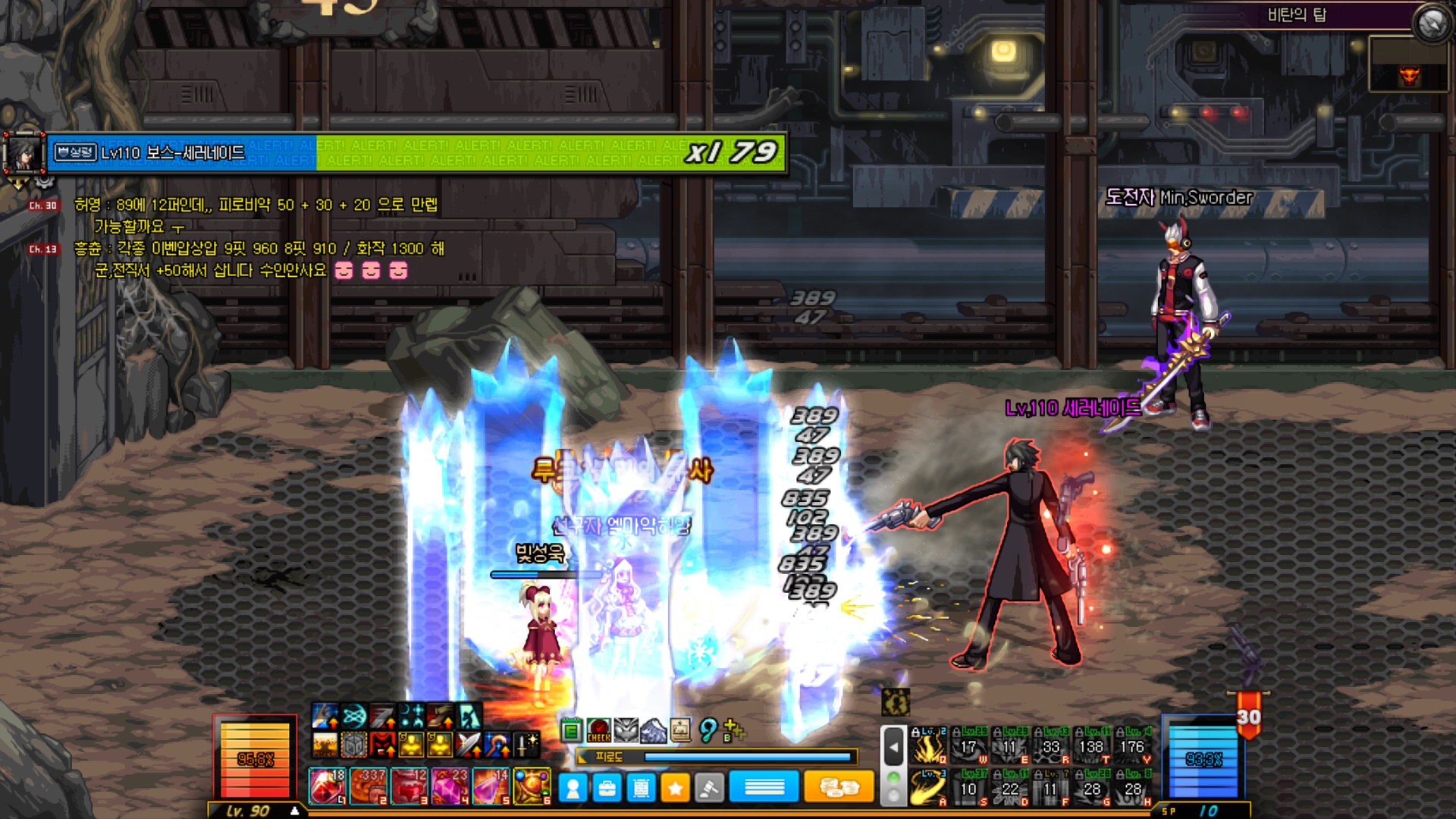Use the item with count 337
Image resolution: width=1456 pixels, height=819 pixels.
coord(369,786)
